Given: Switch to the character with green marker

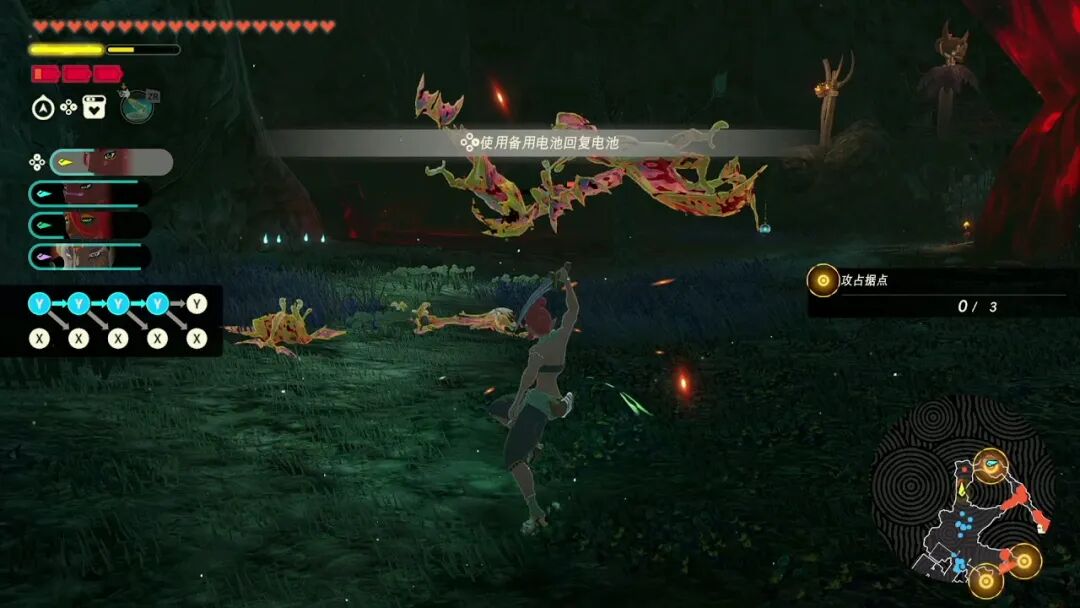Looking at the screenshot, I should coord(90,225).
